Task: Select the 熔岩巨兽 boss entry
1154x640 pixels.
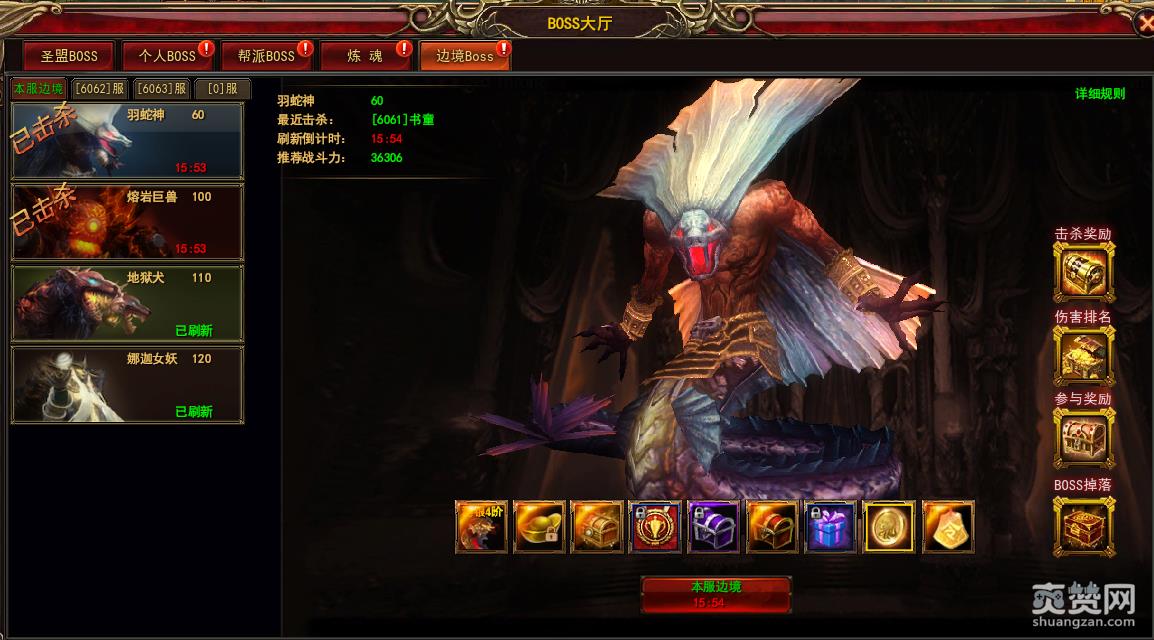Action: 127,222
